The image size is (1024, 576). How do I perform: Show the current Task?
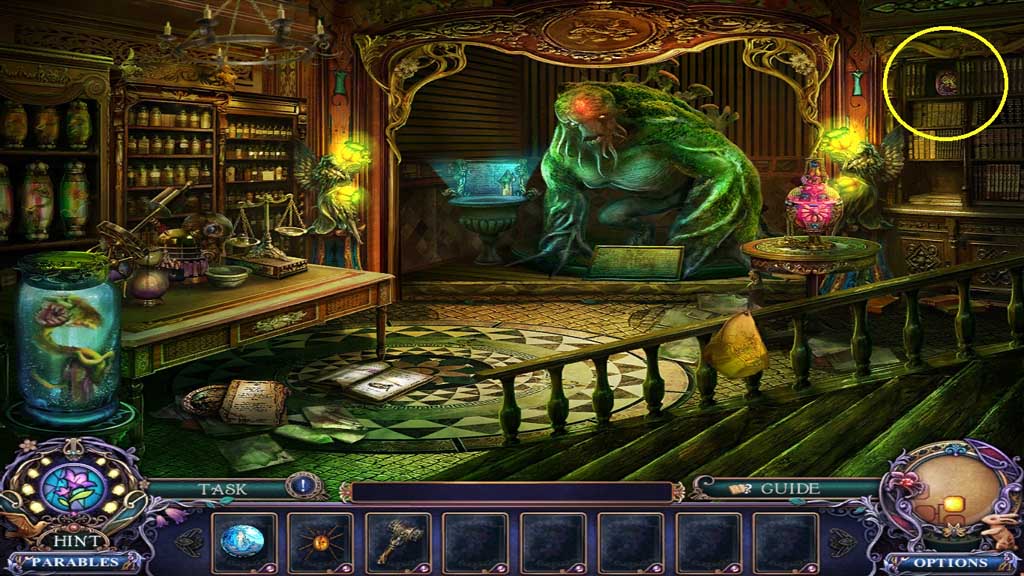(x=222, y=489)
